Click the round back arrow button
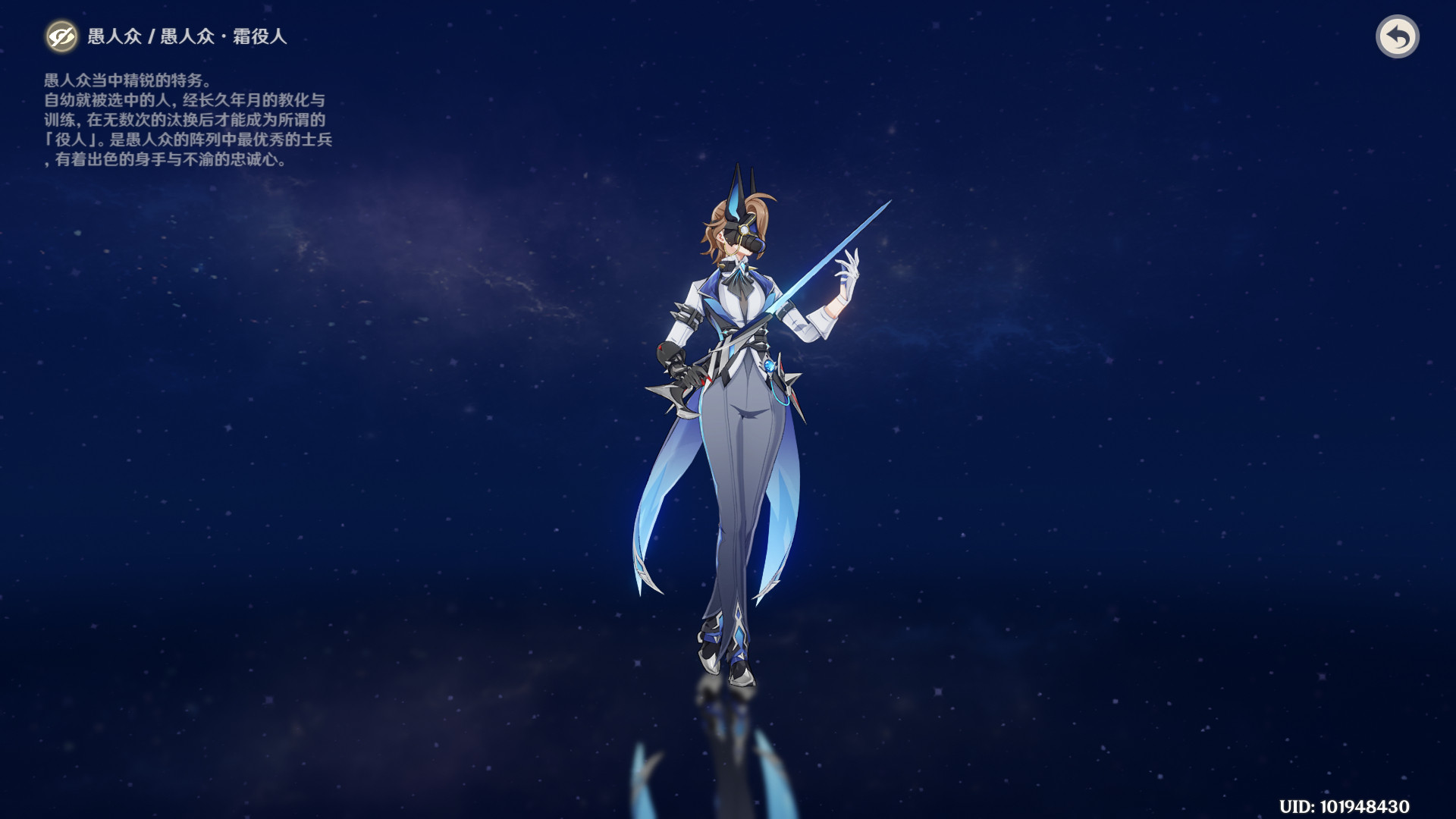The height and width of the screenshot is (819, 1456). [1397, 36]
